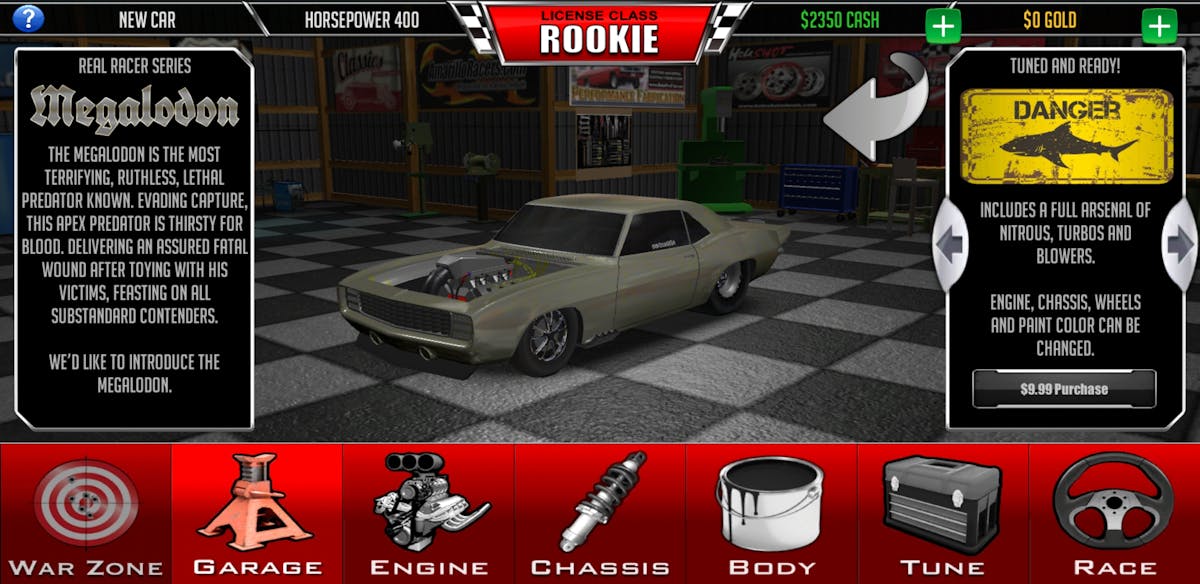Go to the Garage section

coord(257,514)
